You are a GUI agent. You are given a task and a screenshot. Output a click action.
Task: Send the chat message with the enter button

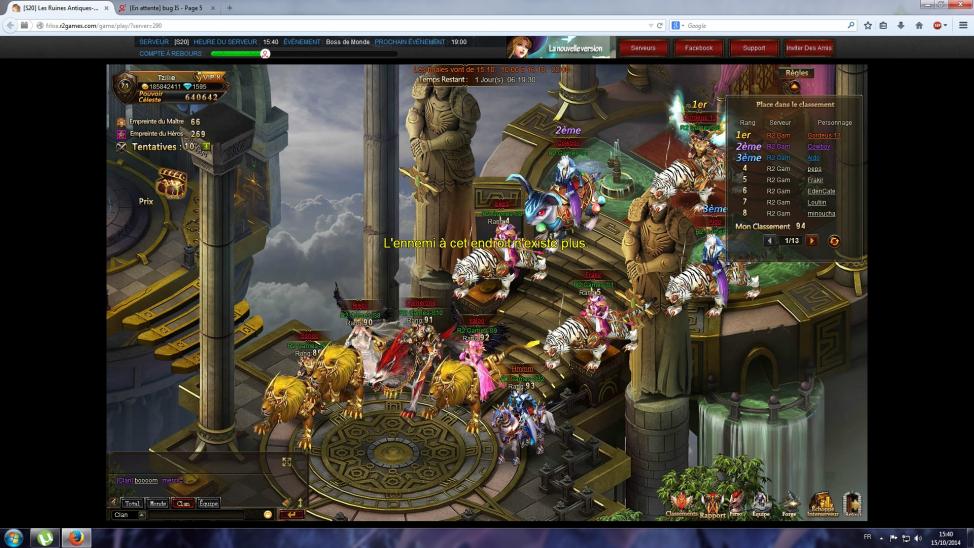tap(292, 515)
